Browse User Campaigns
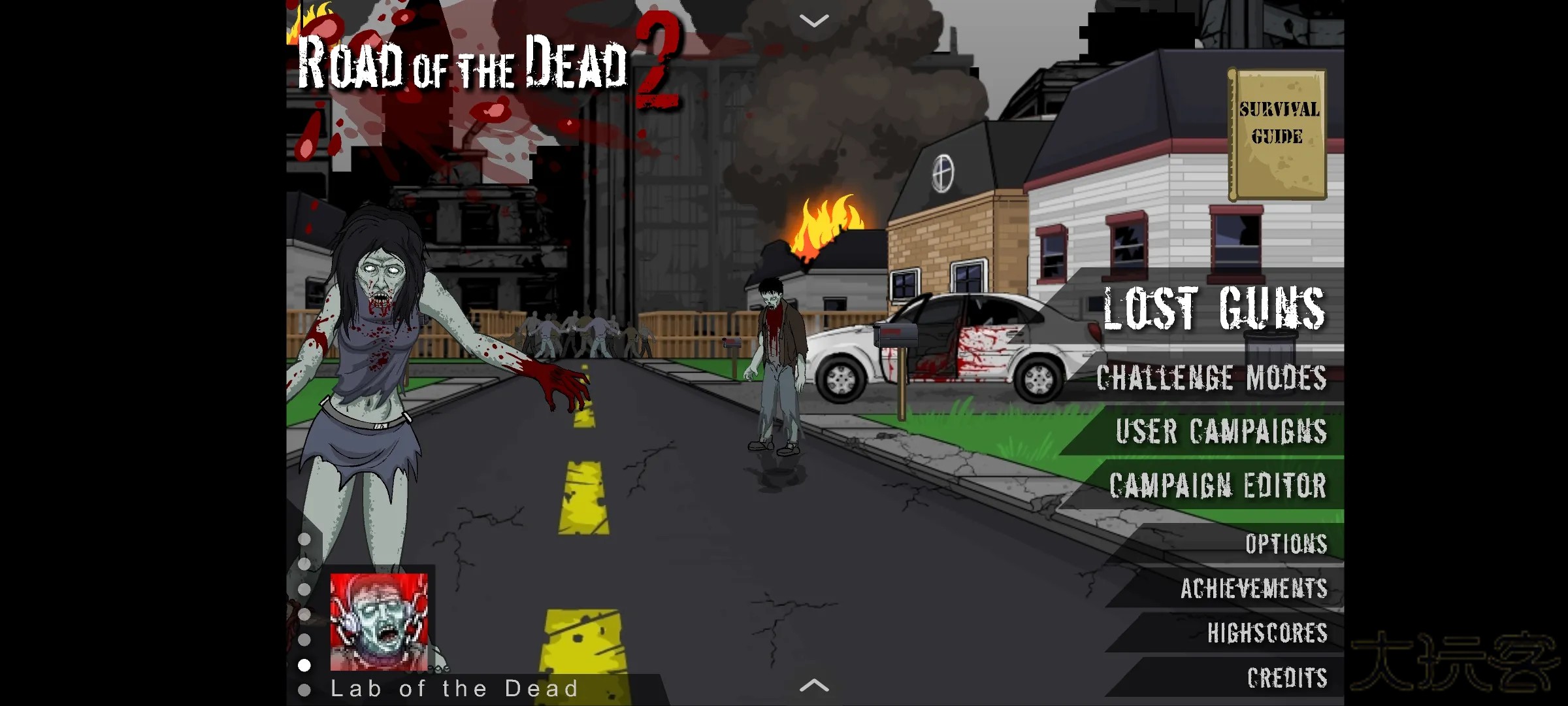Screen dimensions: 1568x706 [1220, 431]
